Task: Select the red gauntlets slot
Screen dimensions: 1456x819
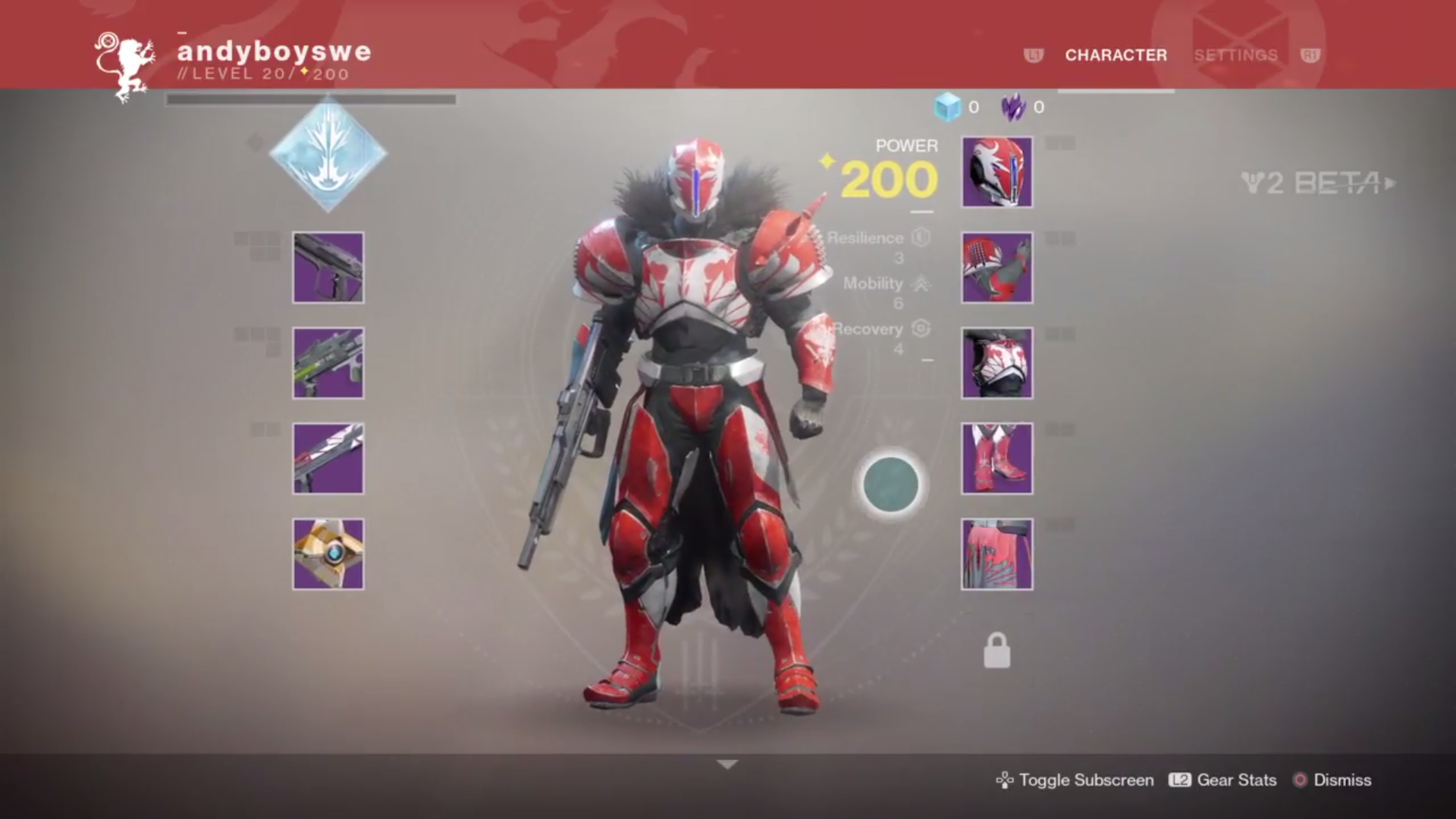Action: point(996,267)
